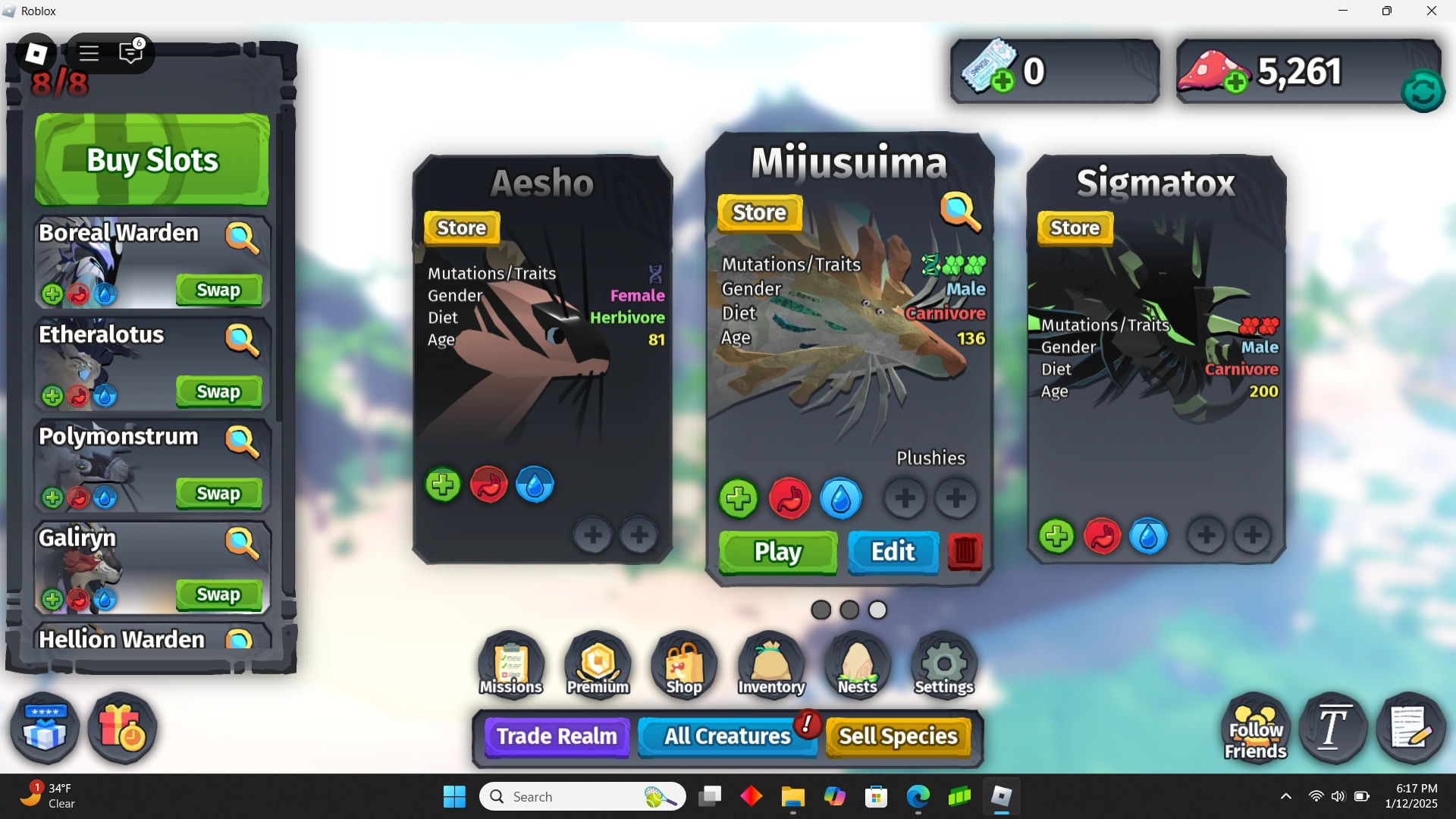Click a plushie plus slot on Mijusuima

coord(905,498)
